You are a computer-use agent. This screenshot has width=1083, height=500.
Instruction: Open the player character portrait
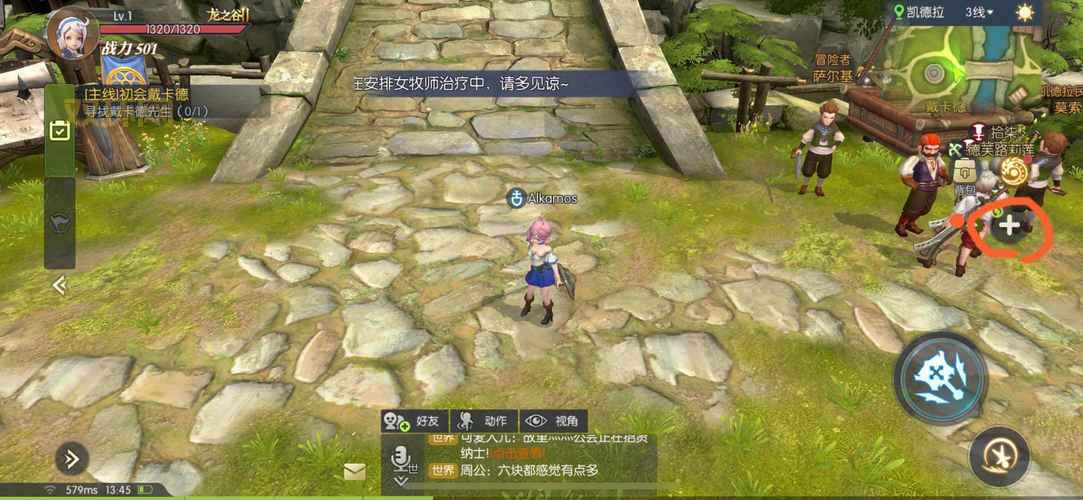[x=72, y=34]
